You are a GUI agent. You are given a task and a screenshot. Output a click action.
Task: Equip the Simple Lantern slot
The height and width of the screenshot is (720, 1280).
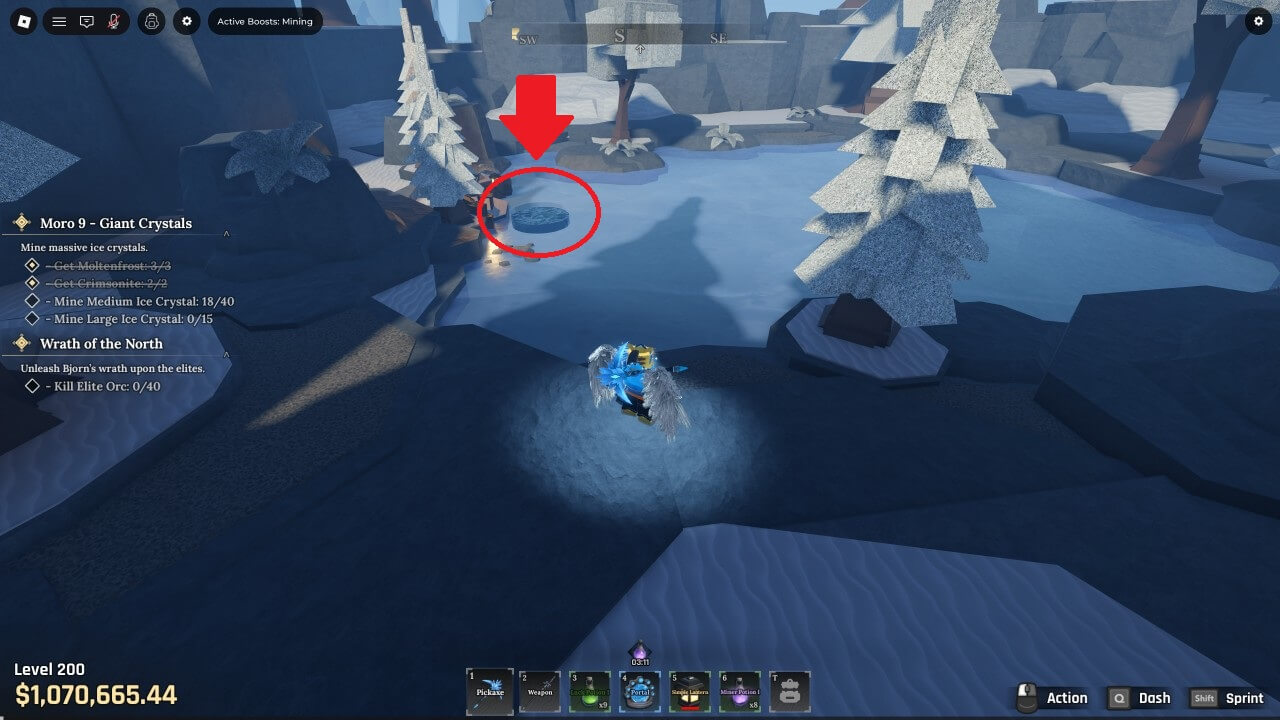(690, 691)
